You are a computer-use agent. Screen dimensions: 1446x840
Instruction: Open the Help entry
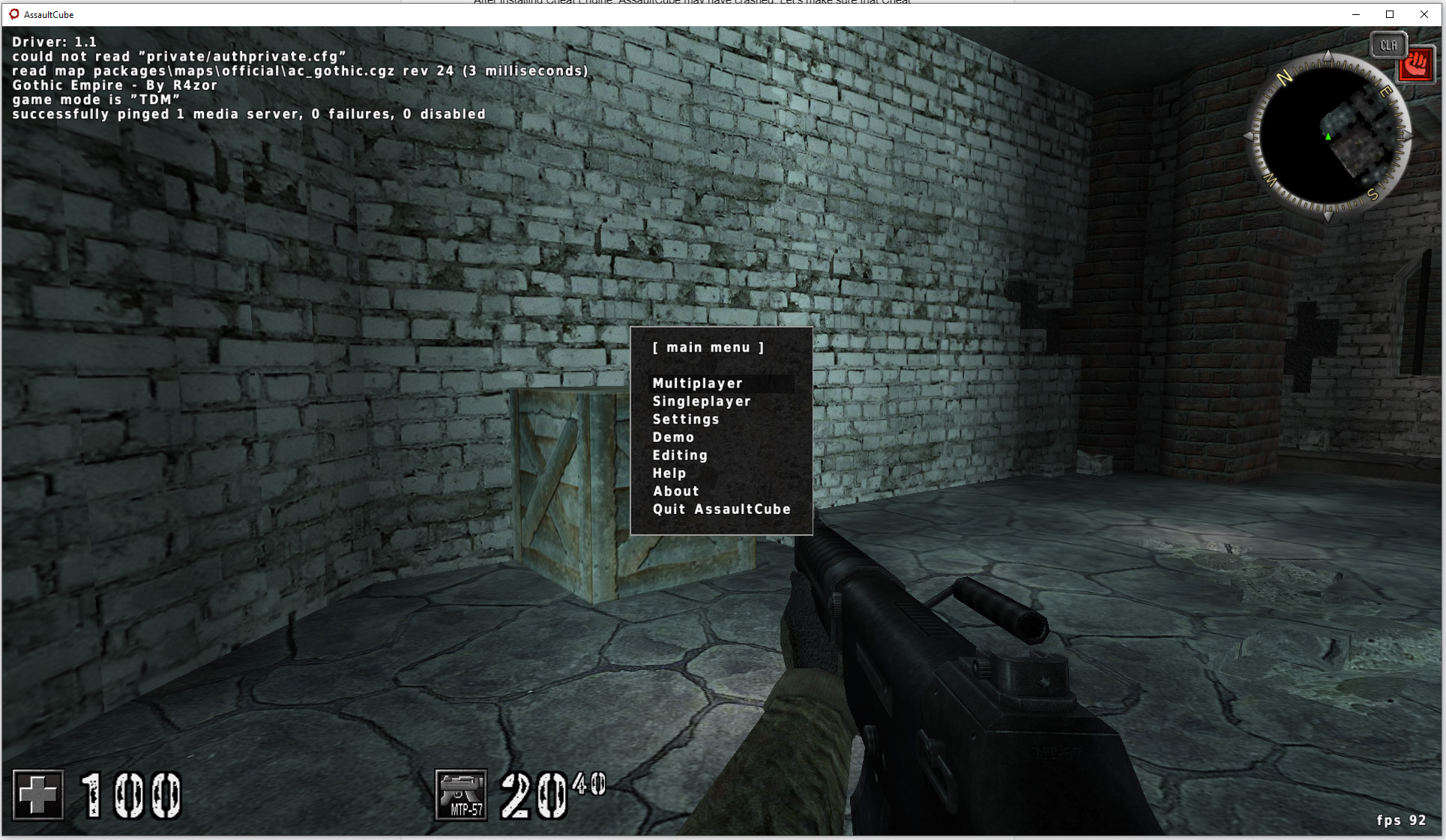[x=669, y=473]
